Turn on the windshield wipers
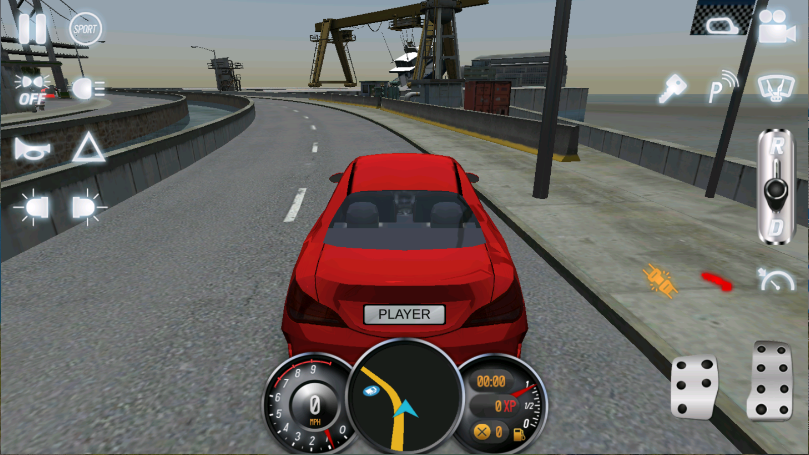 point(774,87)
